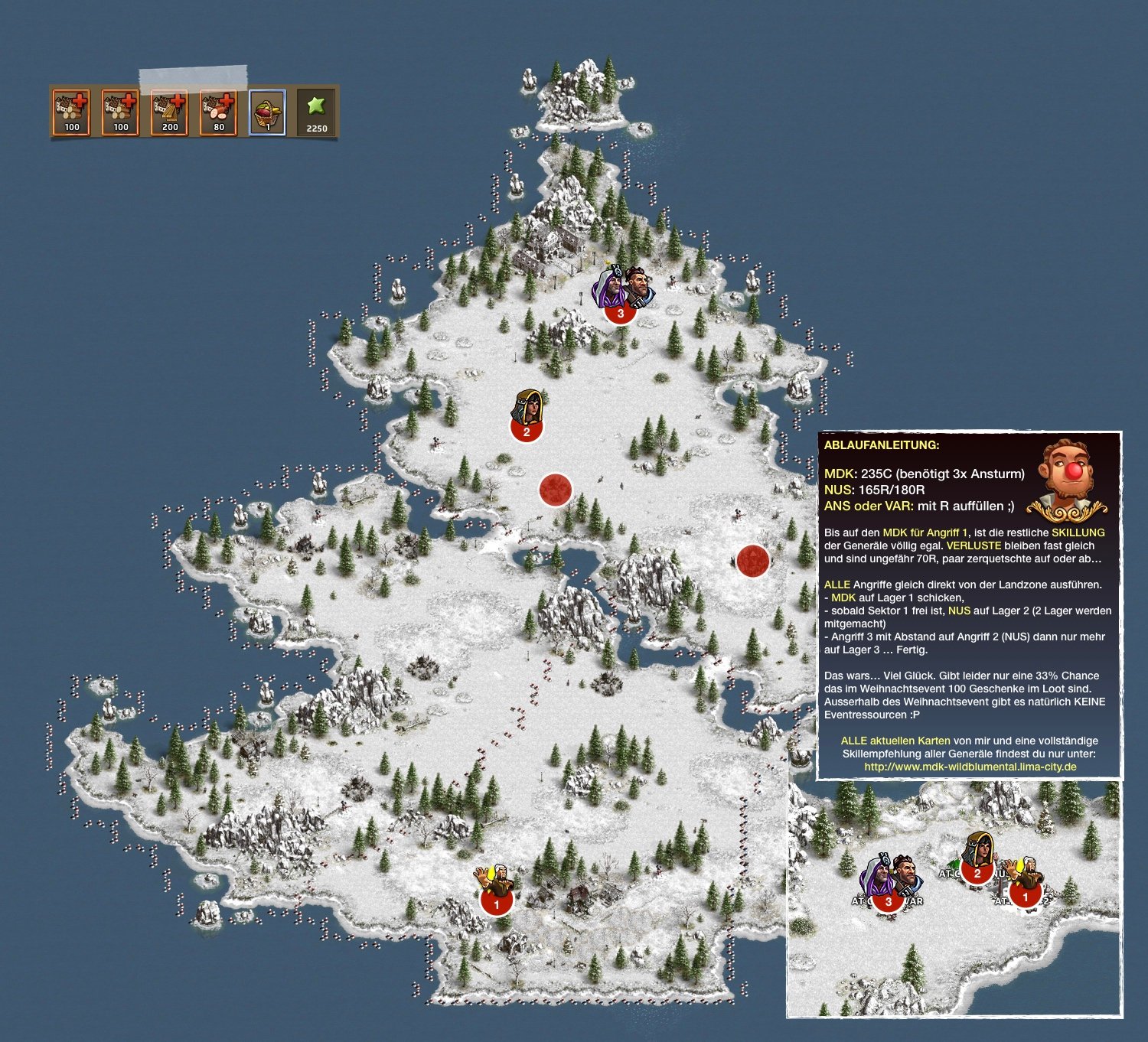Click the sausage reward icon showing 80
Screen dimensions: 1148x1042
[x=218, y=112]
